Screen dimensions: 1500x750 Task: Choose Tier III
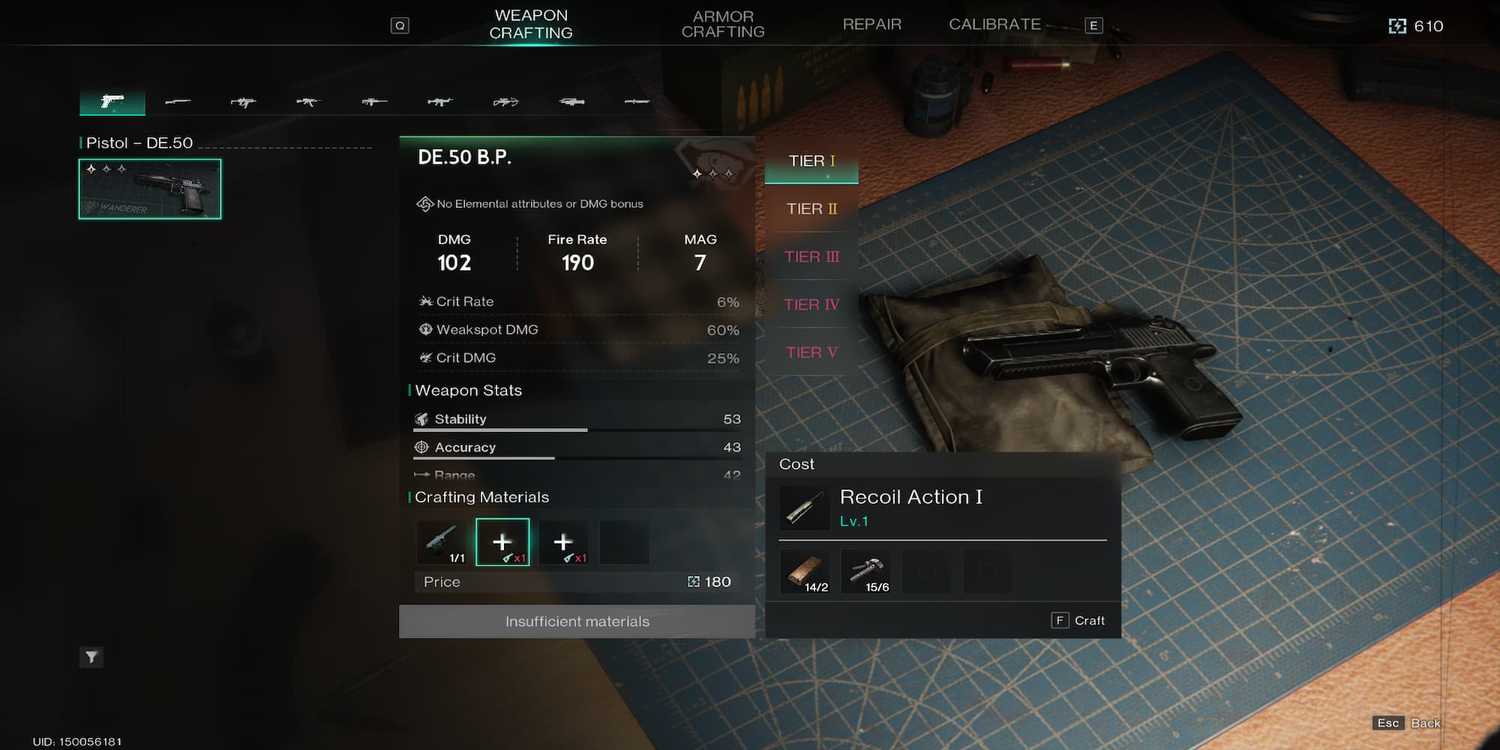tap(811, 257)
